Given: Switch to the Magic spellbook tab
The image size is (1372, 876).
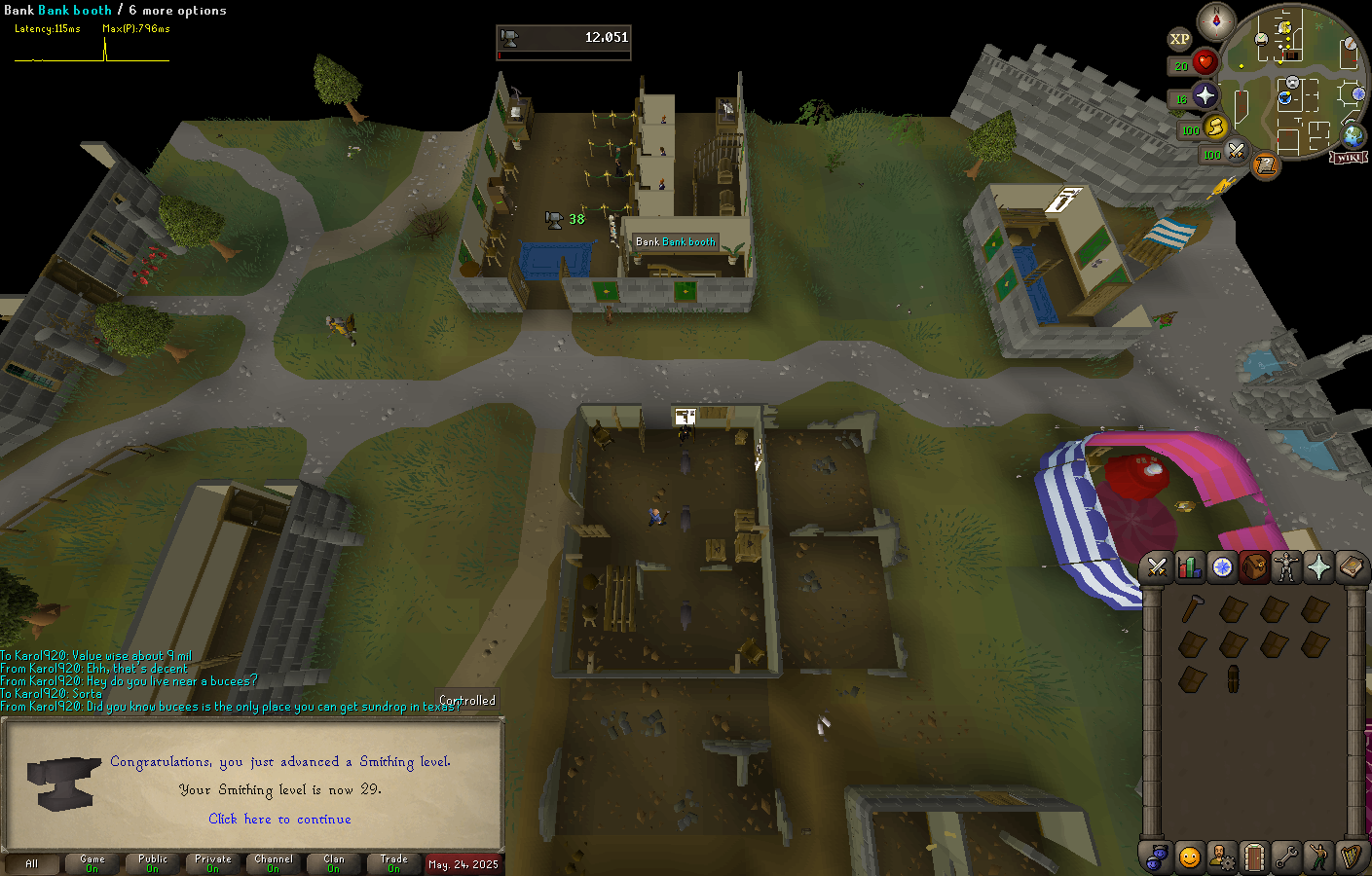Looking at the screenshot, I should [x=1351, y=566].
